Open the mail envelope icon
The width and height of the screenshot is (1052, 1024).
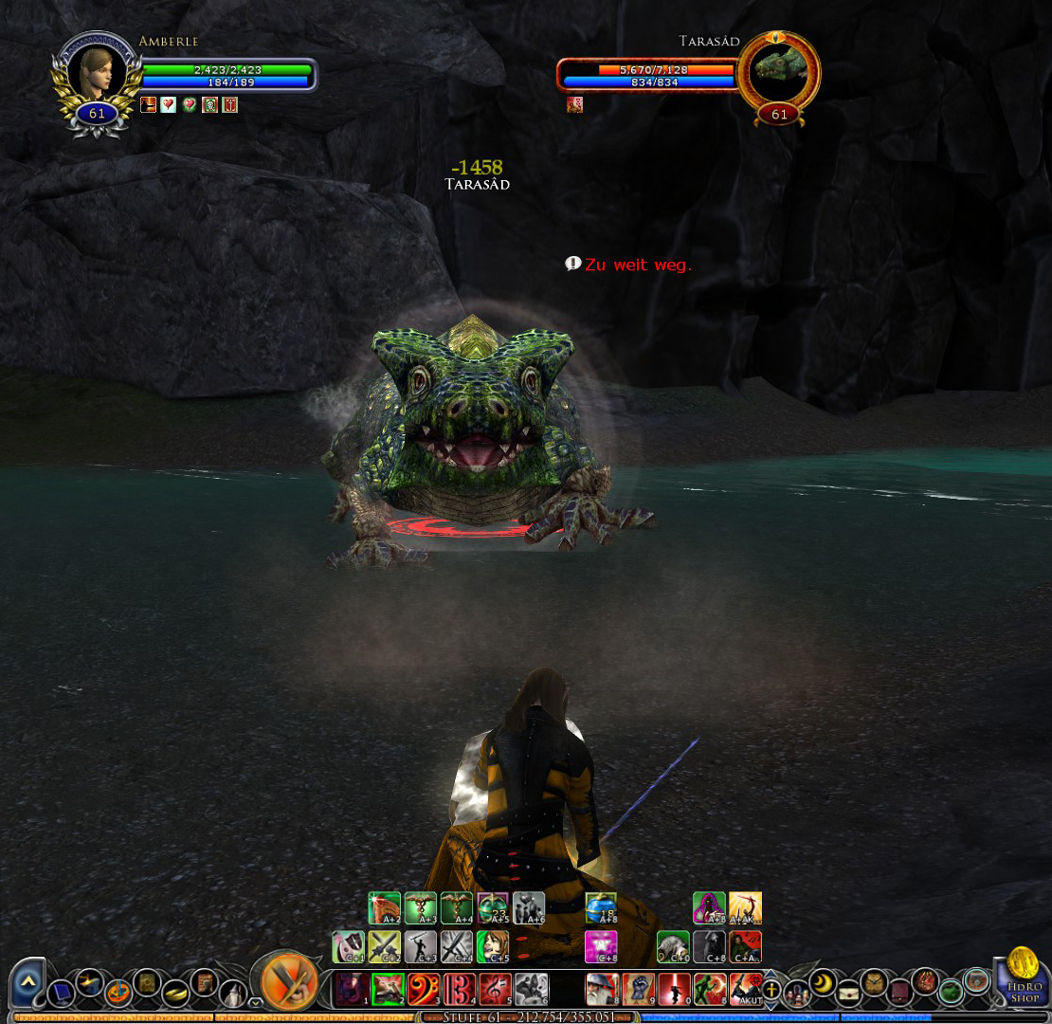coord(849,993)
